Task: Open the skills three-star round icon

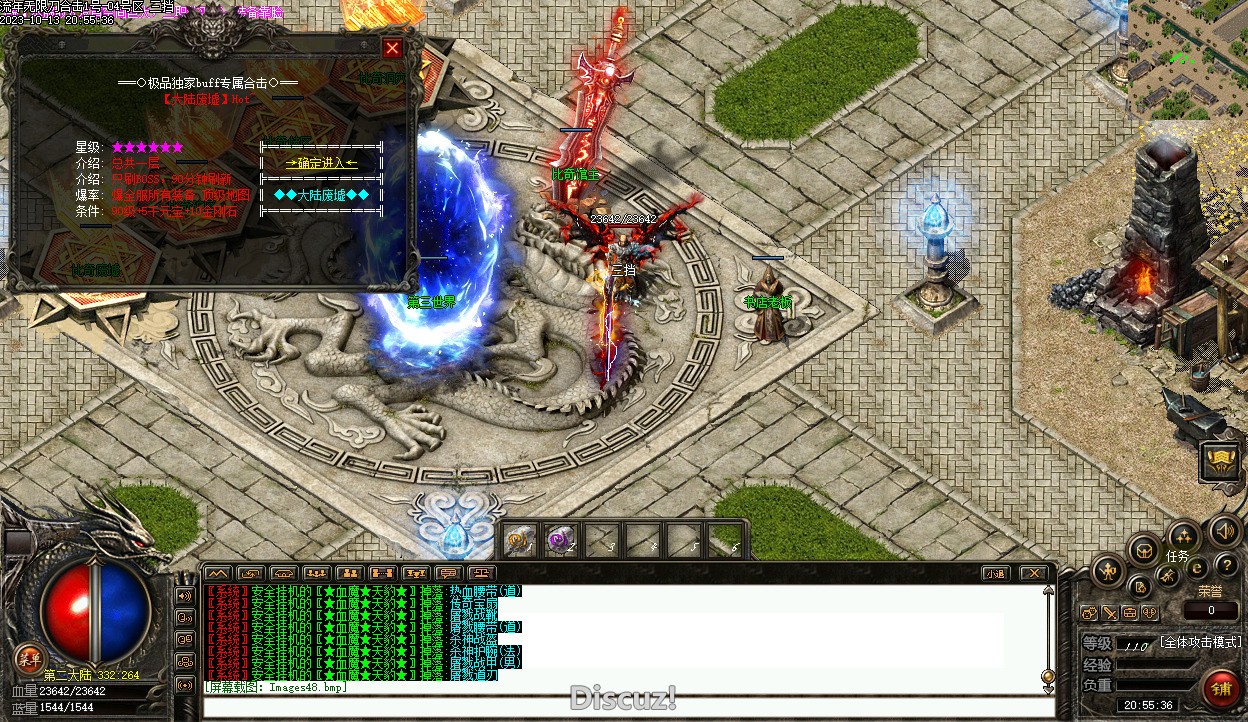Action: [1184, 535]
